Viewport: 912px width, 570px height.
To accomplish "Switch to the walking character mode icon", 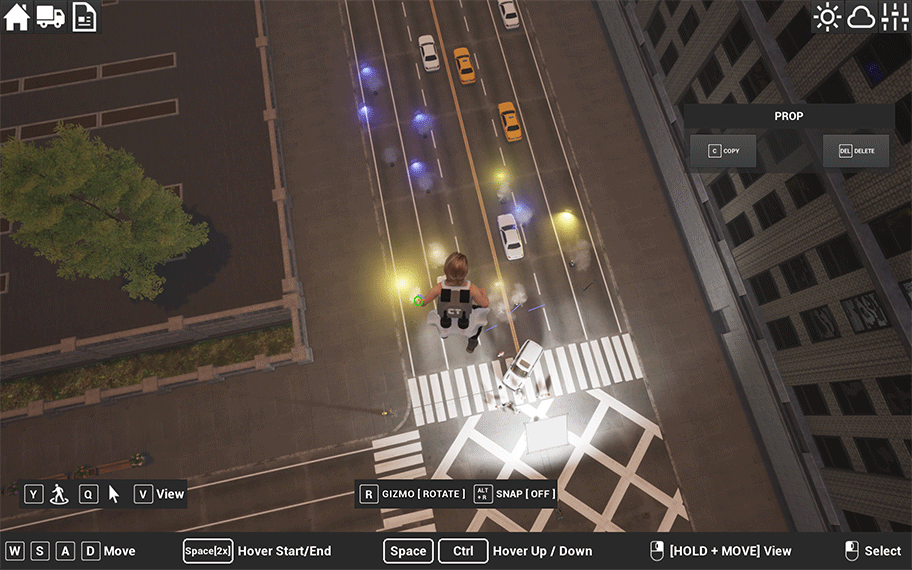I will point(59,494).
